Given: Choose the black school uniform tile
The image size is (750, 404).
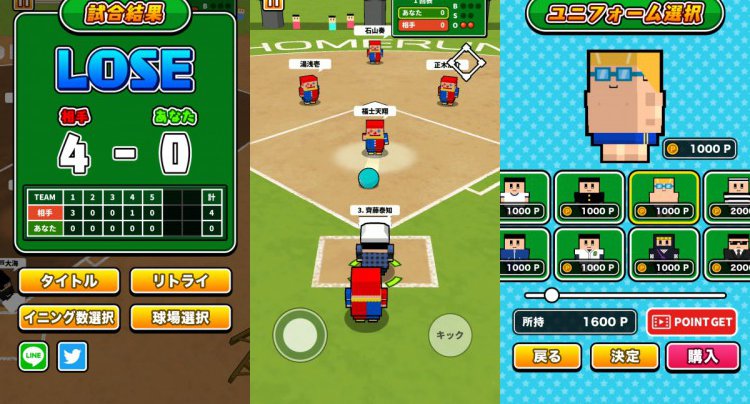Looking at the screenshot, I should [x=589, y=195].
